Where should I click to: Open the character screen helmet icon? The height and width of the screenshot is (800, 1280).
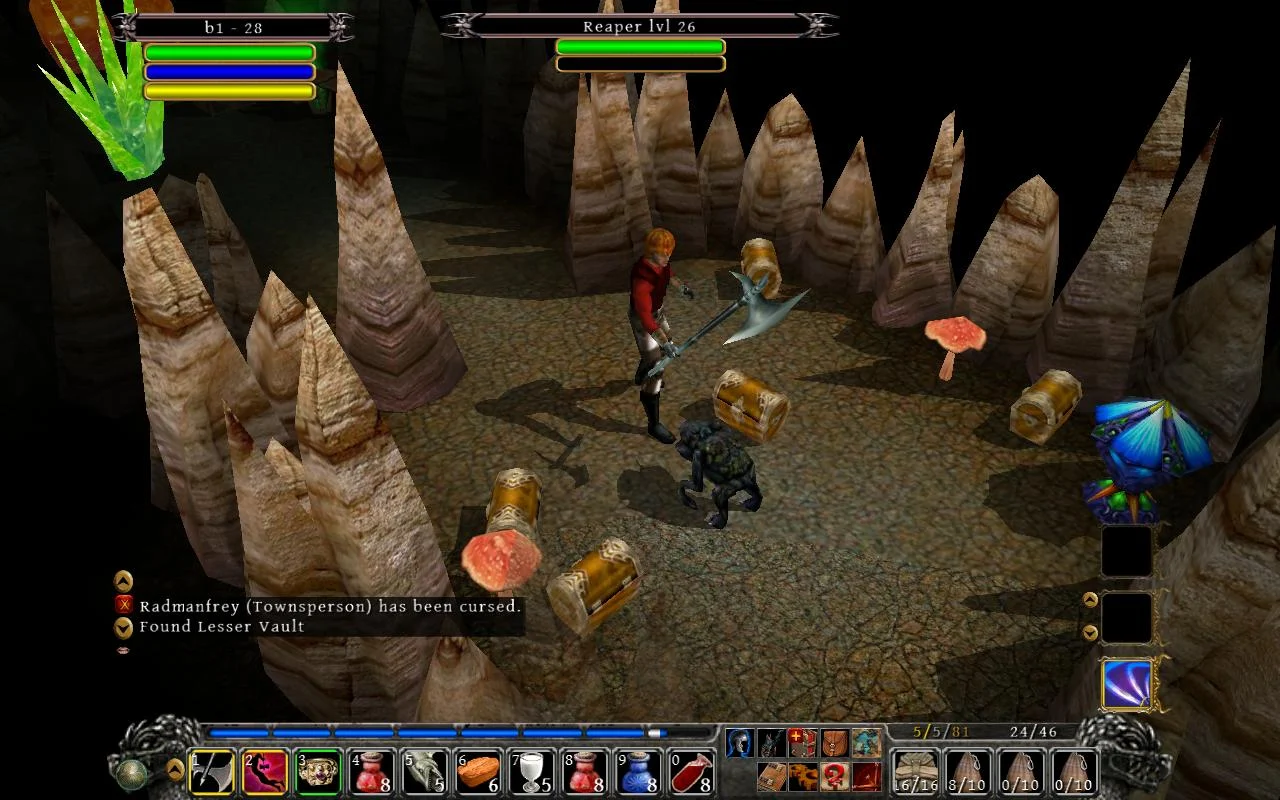[x=740, y=742]
